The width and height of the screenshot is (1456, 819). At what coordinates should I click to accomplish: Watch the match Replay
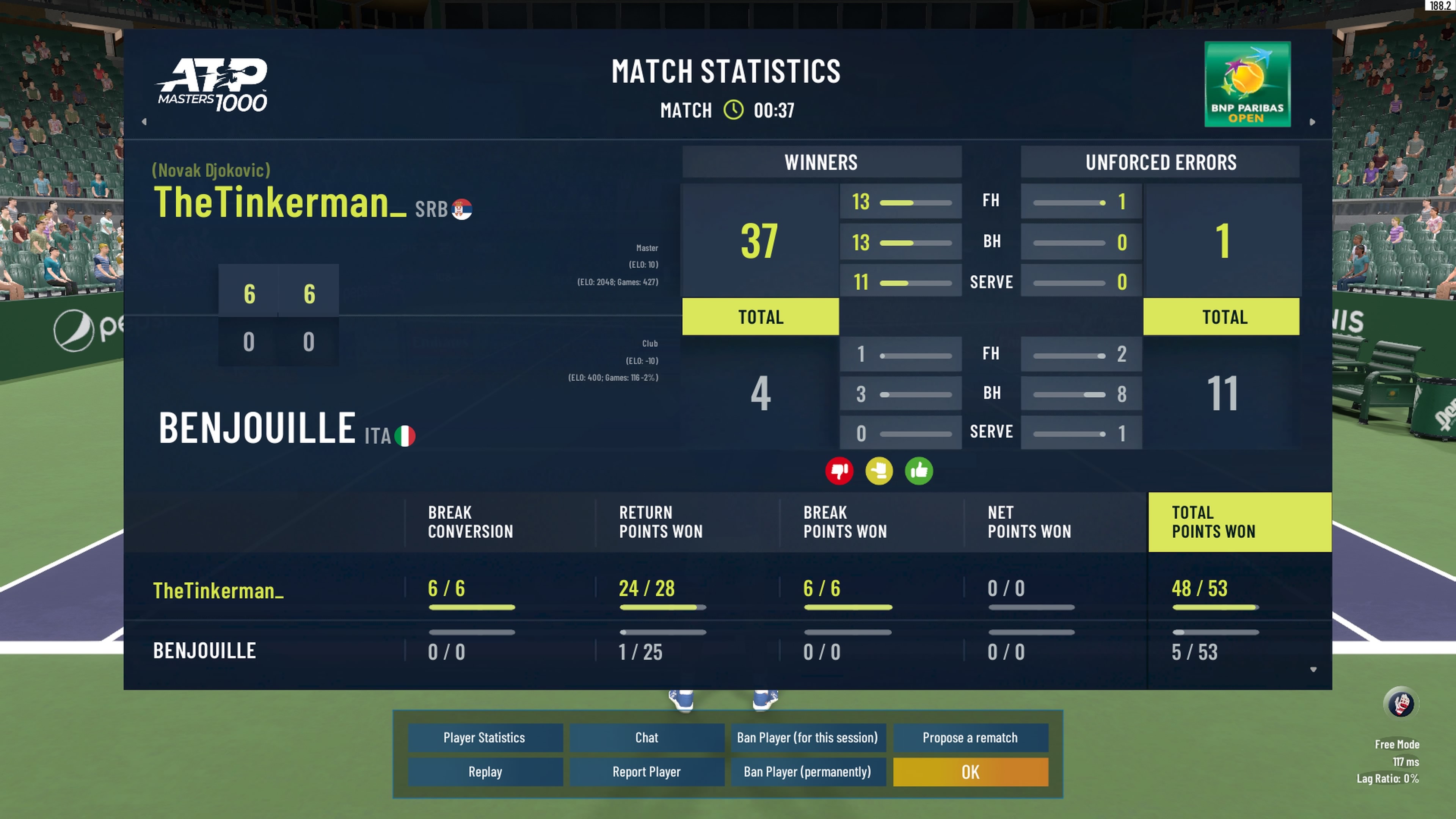[485, 772]
